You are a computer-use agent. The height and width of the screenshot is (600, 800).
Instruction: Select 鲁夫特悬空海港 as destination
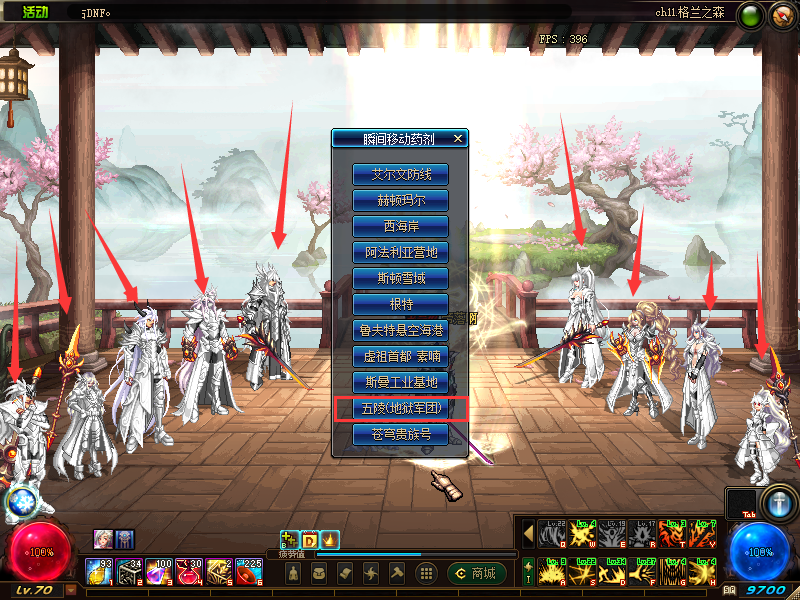coord(400,330)
